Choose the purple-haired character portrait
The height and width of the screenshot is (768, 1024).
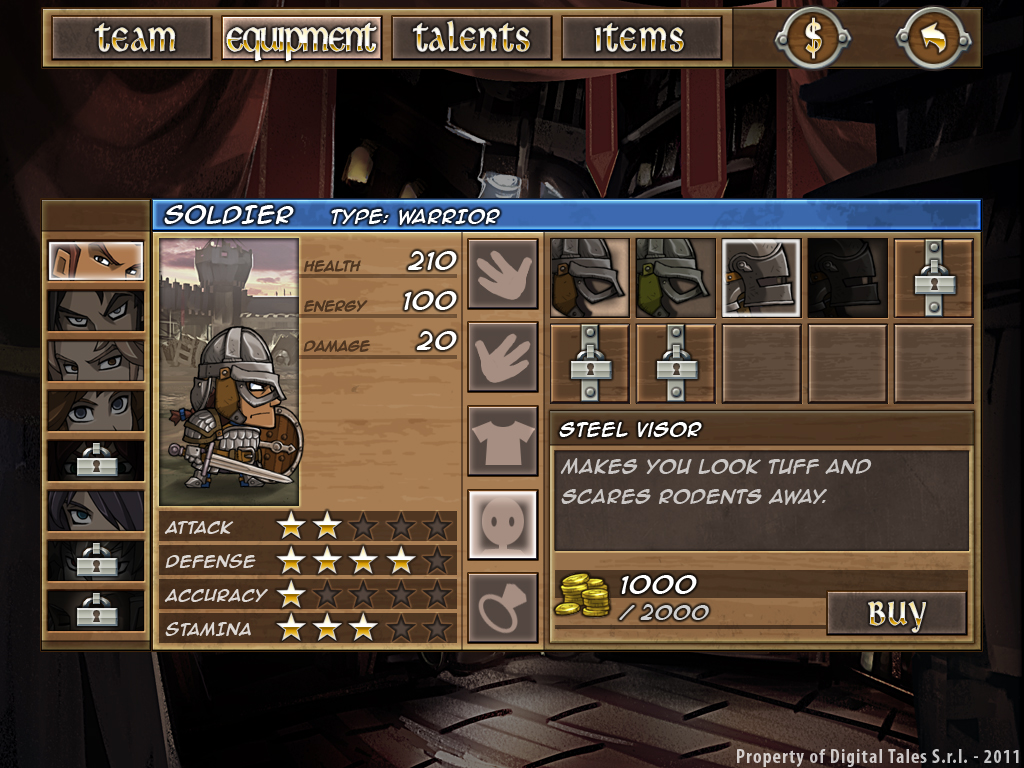coord(96,510)
